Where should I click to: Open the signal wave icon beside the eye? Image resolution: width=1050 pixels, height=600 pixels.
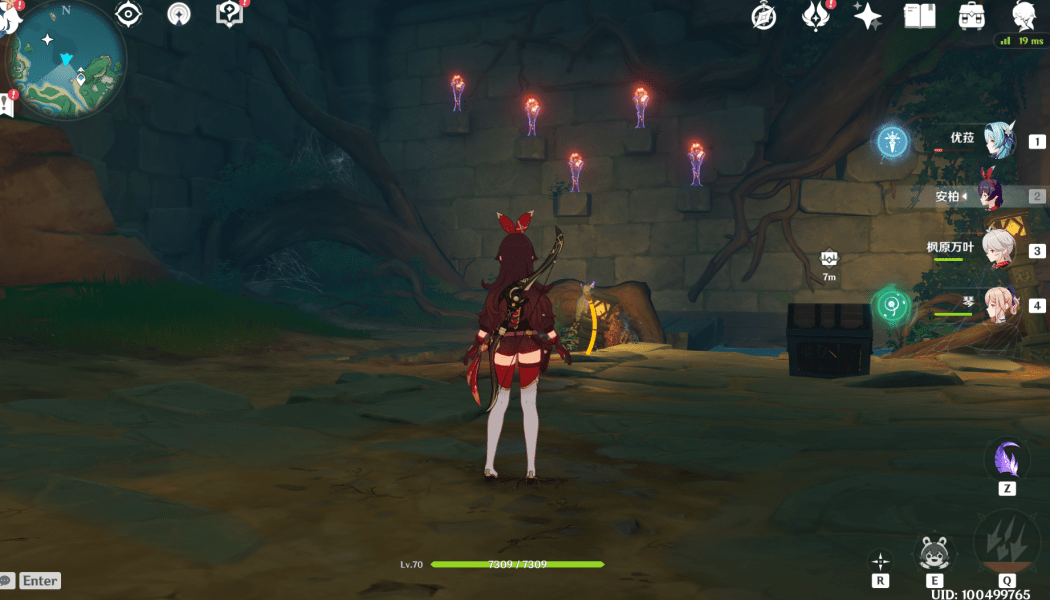179,14
